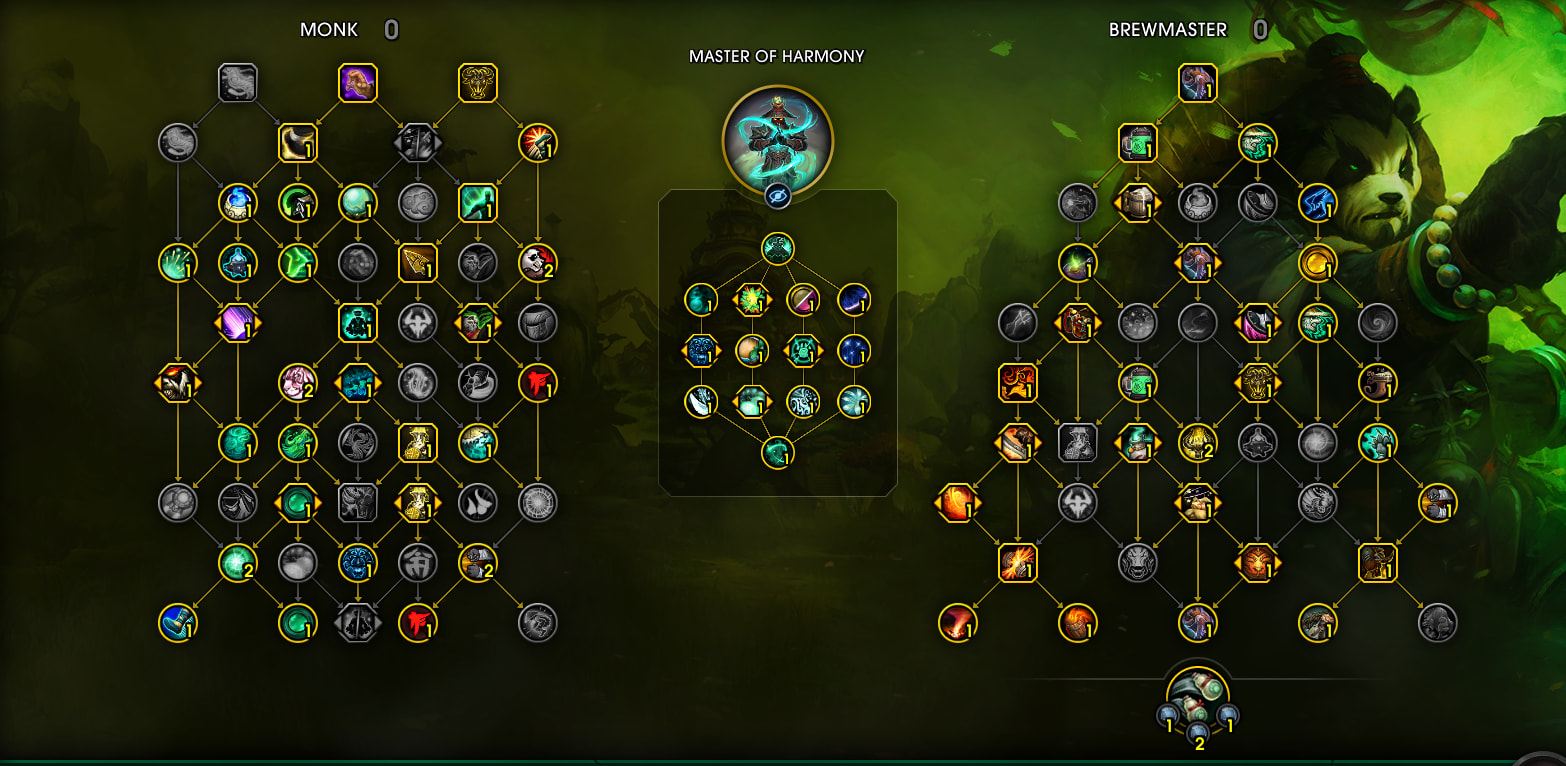Choose the purple beam choice talent
This screenshot has height=766, width=1566.
coord(238,323)
